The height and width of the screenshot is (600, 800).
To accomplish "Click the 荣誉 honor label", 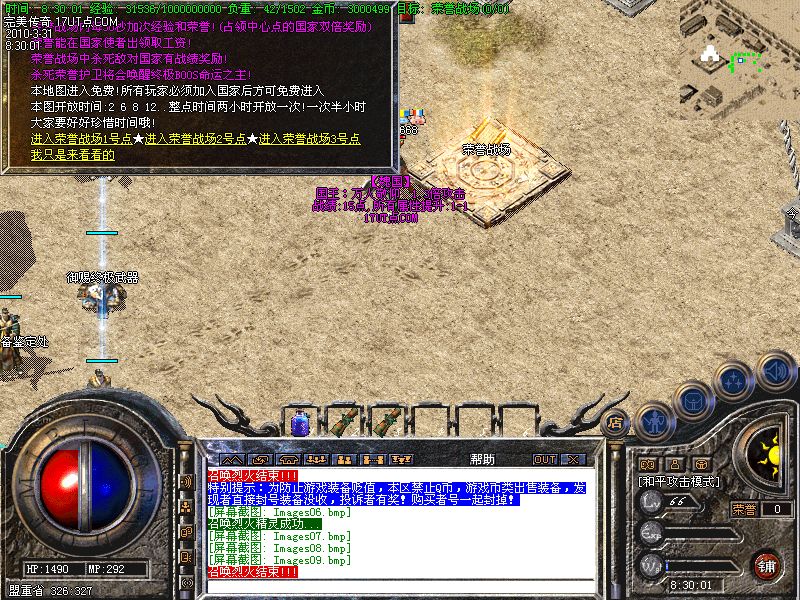I will [x=743, y=509].
